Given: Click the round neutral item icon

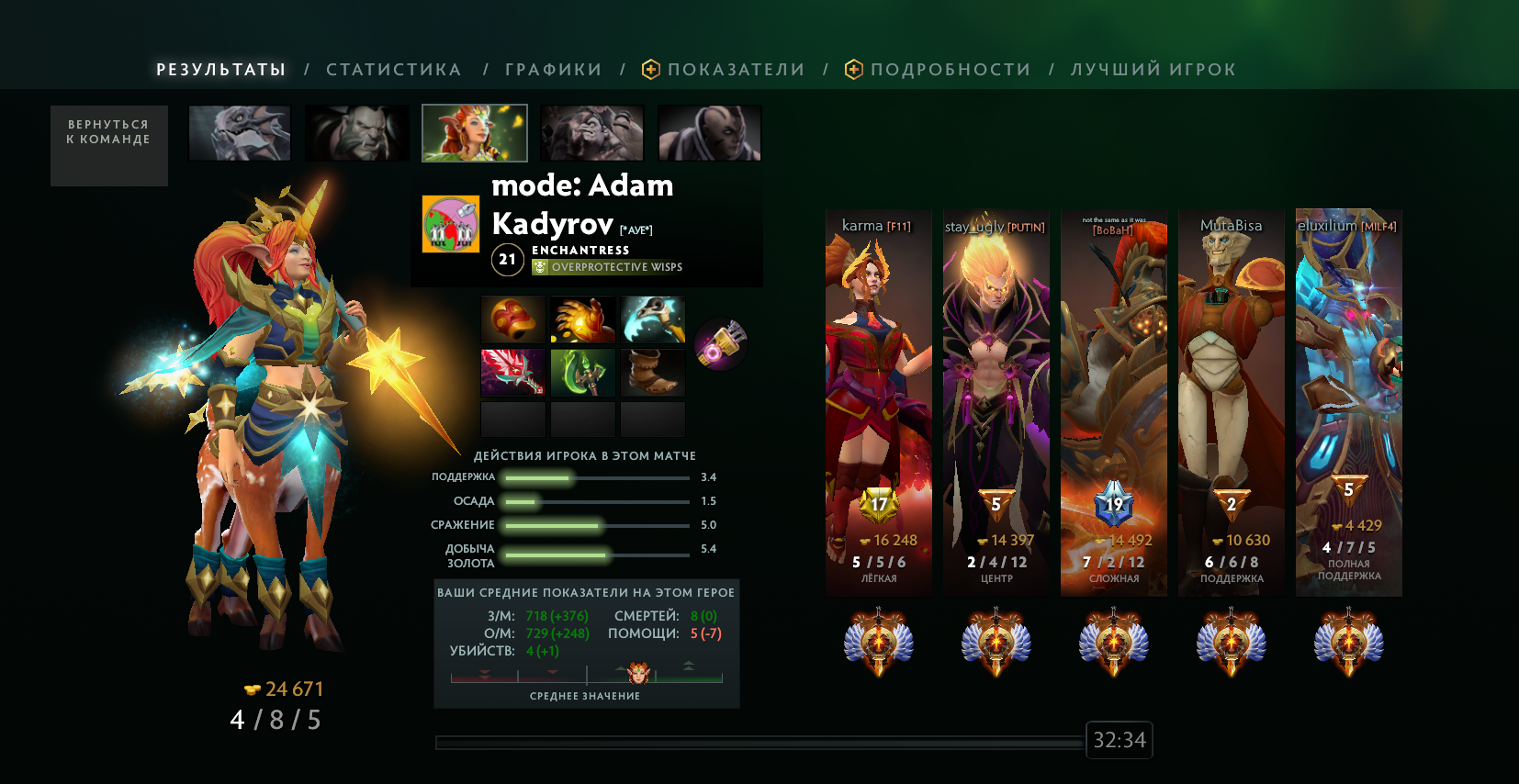Looking at the screenshot, I should pos(721,344).
